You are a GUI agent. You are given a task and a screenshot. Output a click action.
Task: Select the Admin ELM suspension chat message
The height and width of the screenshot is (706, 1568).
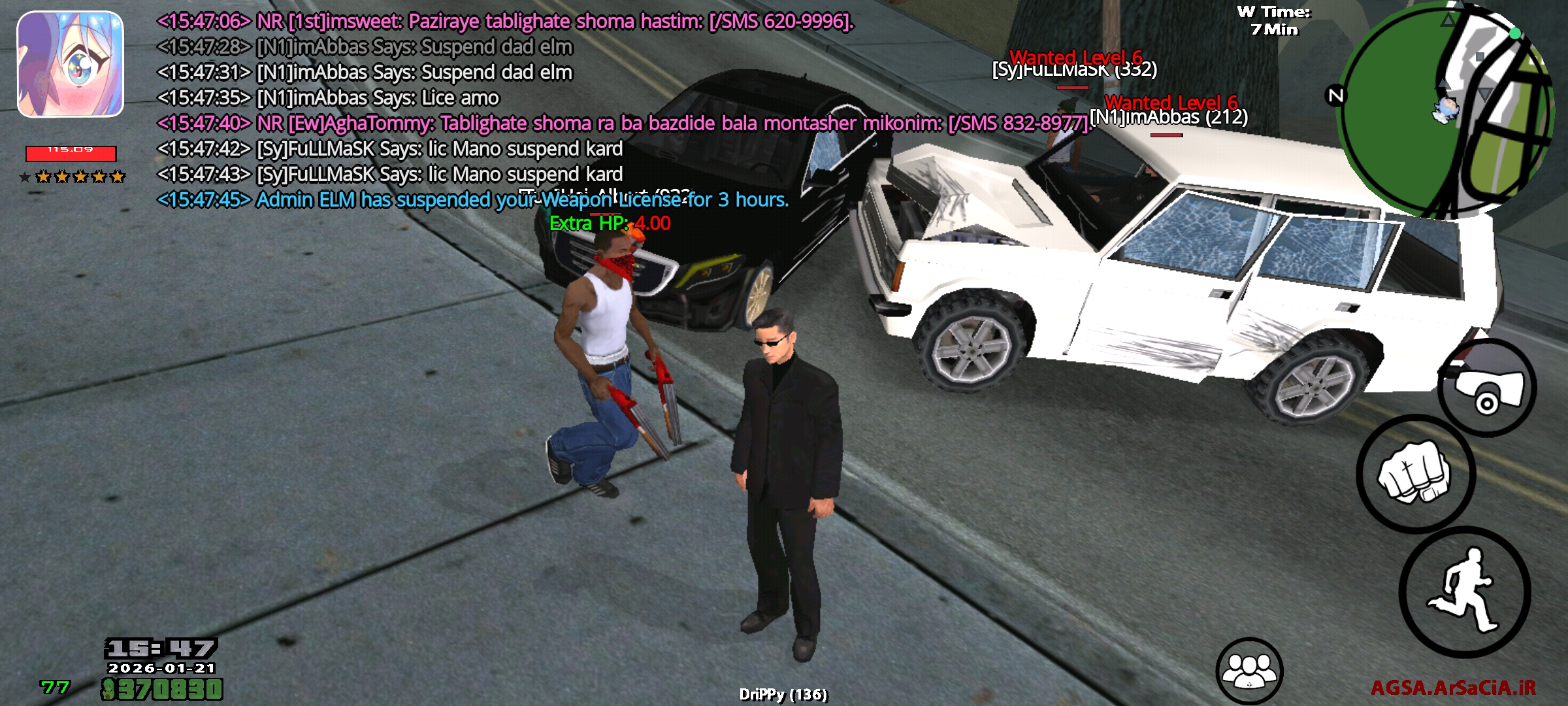pos(470,201)
